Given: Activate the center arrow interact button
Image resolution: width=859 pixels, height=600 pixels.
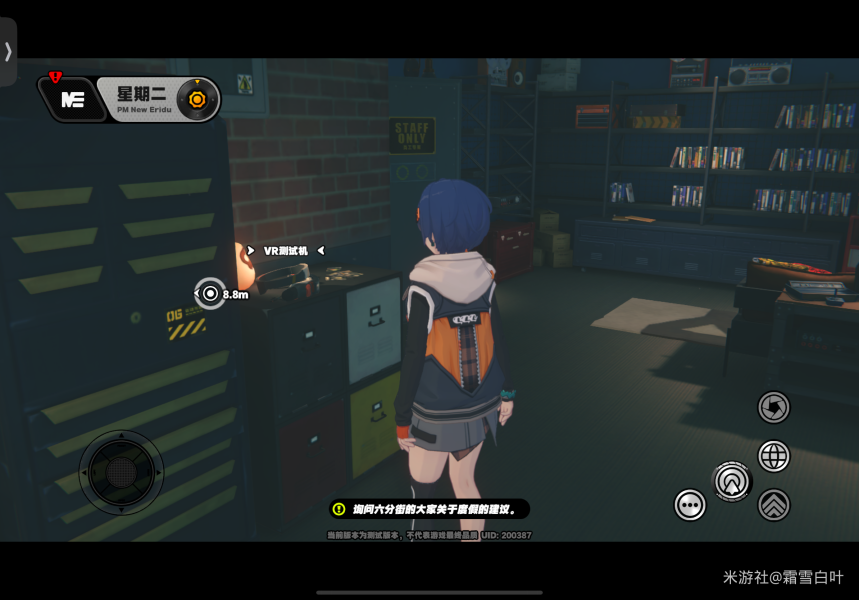Looking at the screenshot, I should pos(732,482).
